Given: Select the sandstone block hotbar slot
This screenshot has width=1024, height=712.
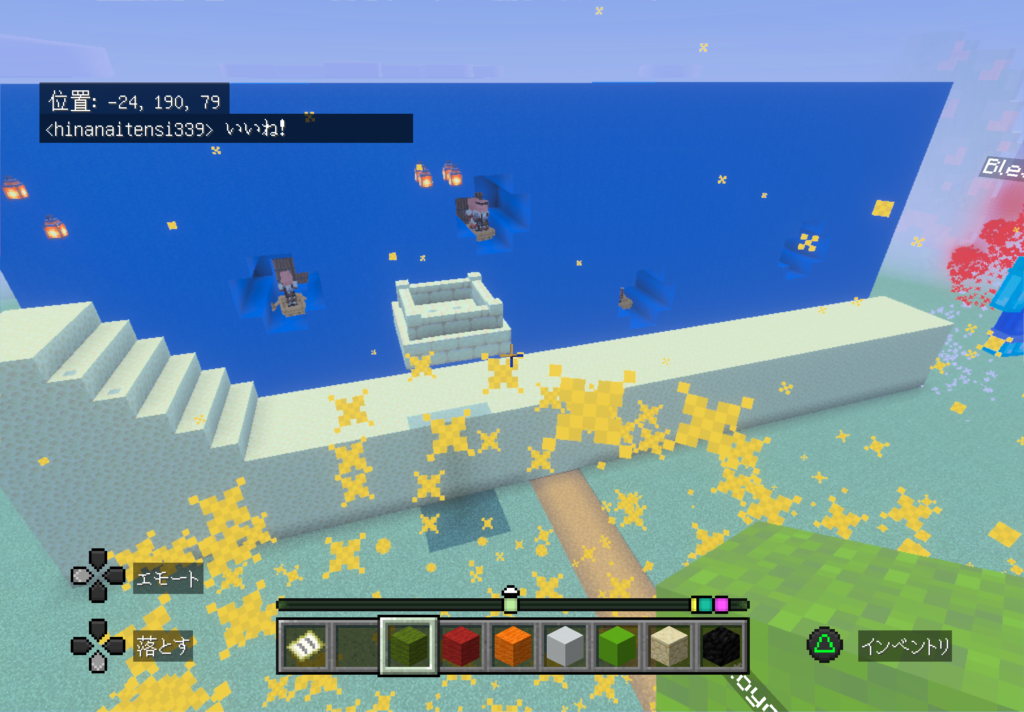Looking at the screenshot, I should [669, 647].
